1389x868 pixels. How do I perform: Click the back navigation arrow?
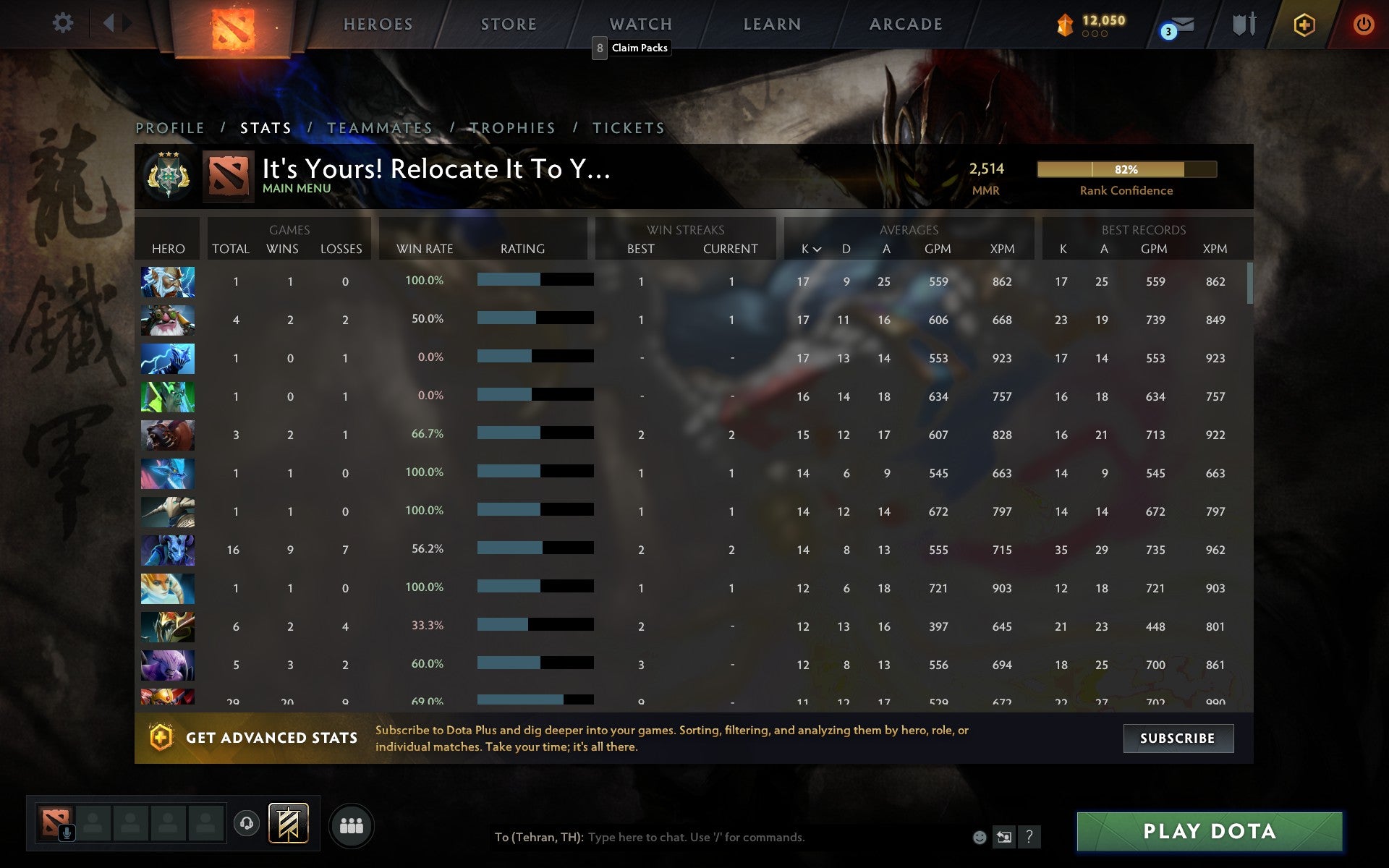pyautogui.click(x=110, y=23)
